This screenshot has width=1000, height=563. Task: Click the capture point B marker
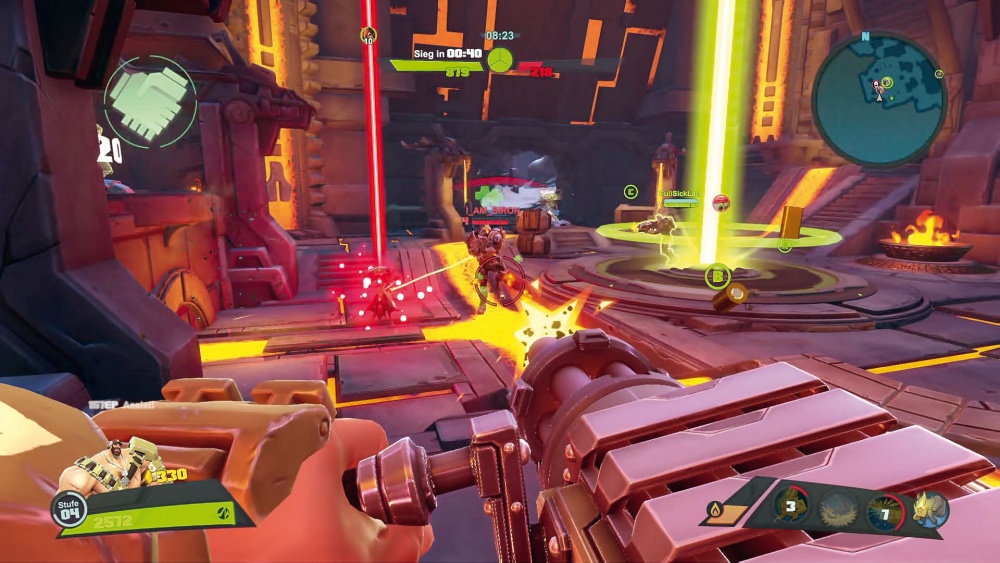tap(717, 276)
